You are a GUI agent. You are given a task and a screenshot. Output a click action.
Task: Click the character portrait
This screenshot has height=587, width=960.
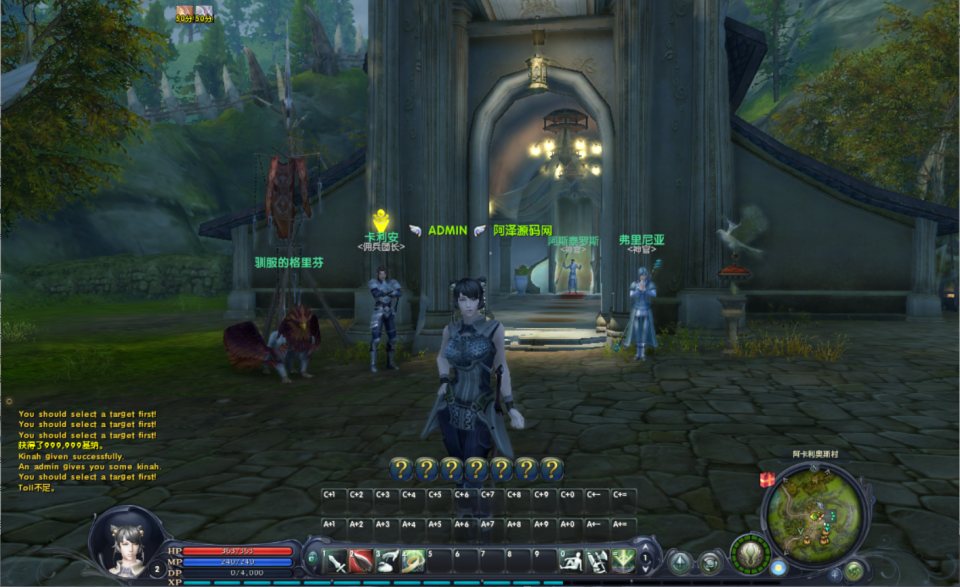[x=127, y=543]
